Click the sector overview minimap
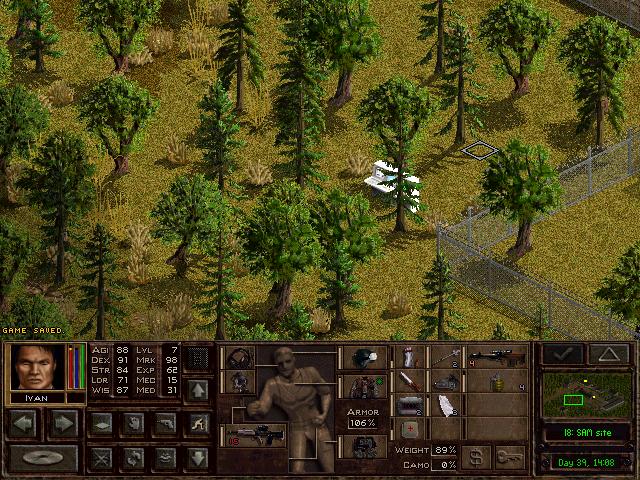Screen dimensions: 640x480 coord(586,394)
